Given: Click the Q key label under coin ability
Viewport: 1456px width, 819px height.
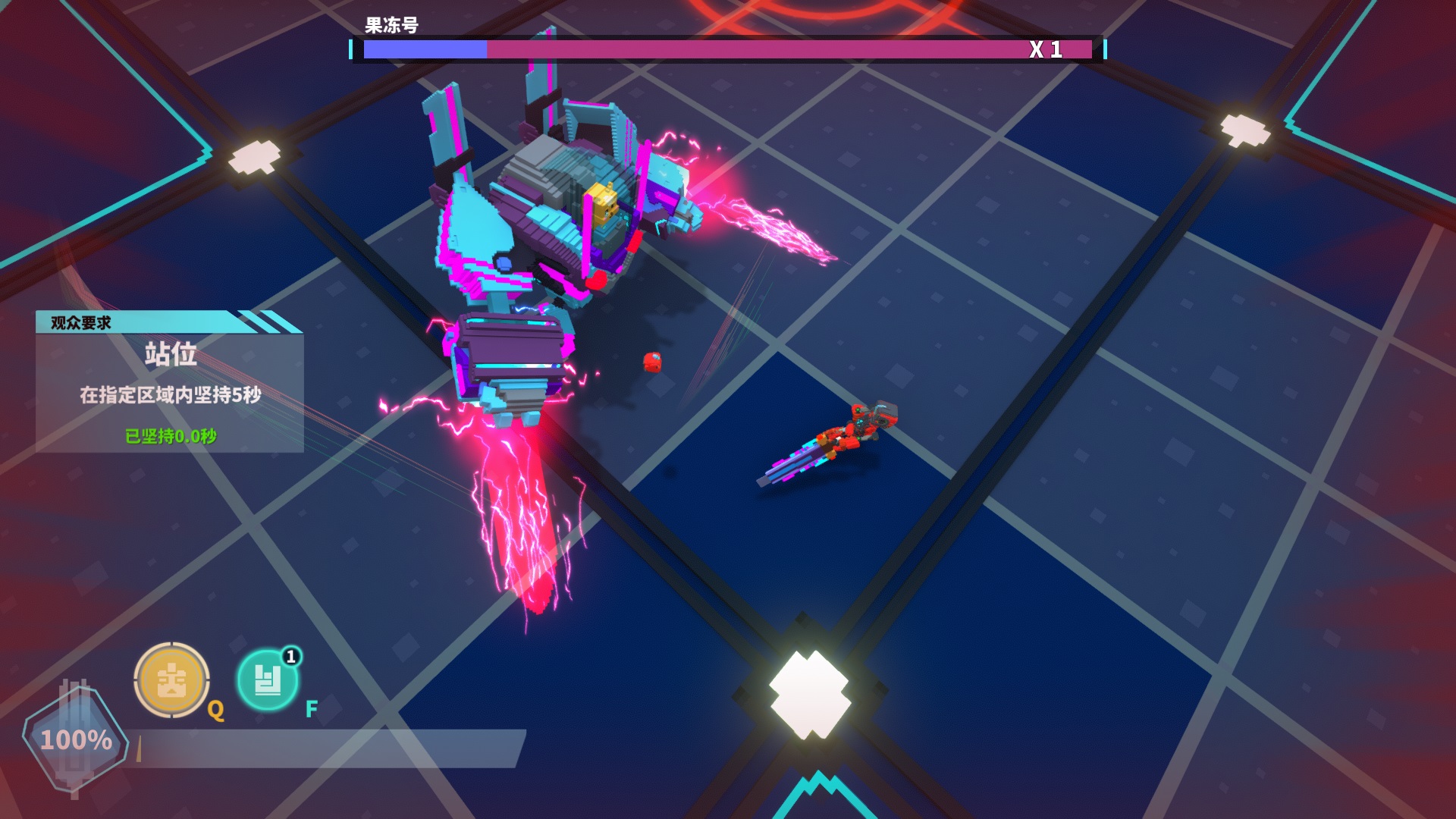Looking at the screenshot, I should coord(216,711).
